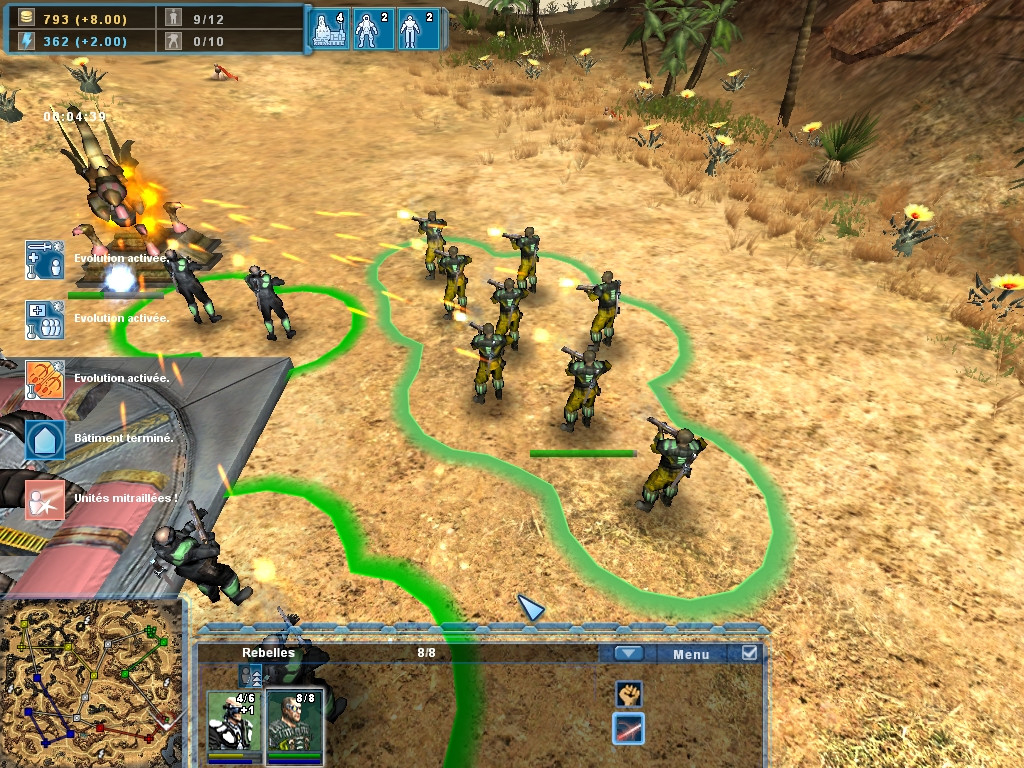The height and width of the screenshot is (768, 1024).
Task: Expand the dropdown arrow next to Menu
Action: tap(628, 654)
